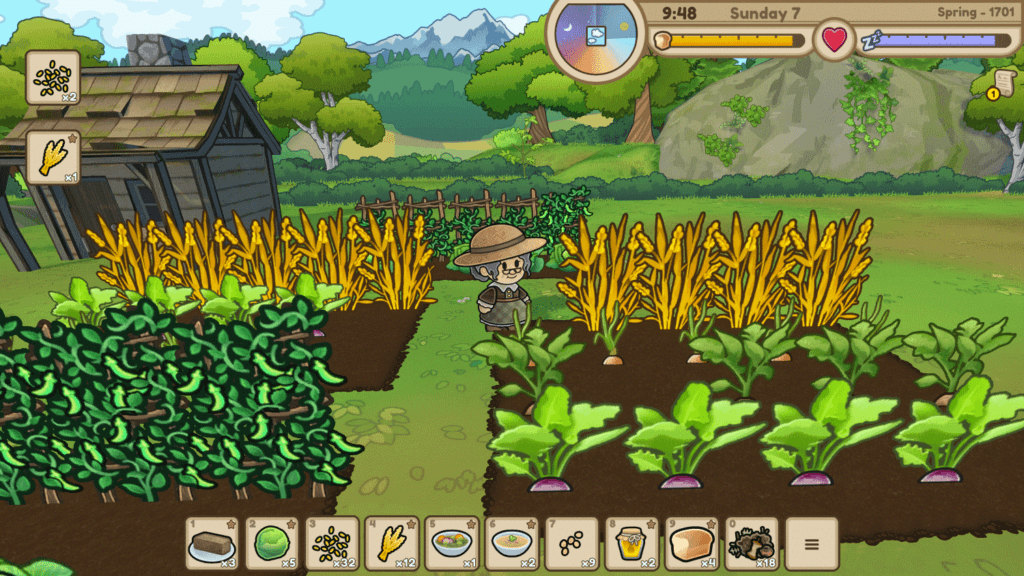1024x576 pixels.
Task: Click the day-night clock dial
Action: click(595, 36)
